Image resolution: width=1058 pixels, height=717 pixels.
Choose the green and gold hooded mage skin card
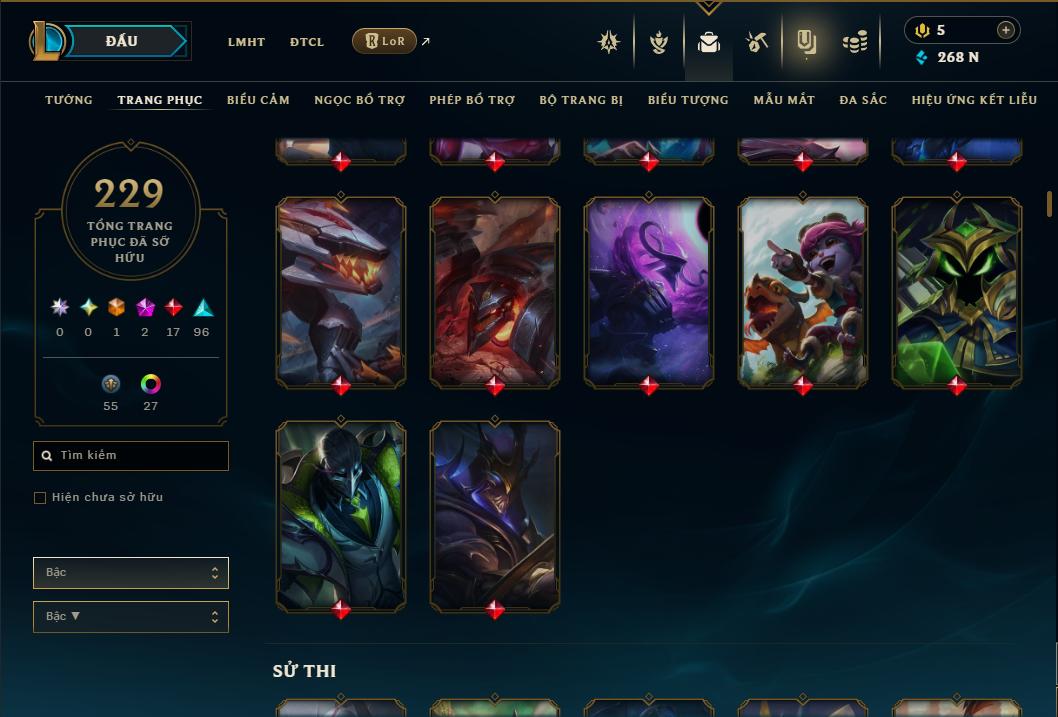click(957, 291)
